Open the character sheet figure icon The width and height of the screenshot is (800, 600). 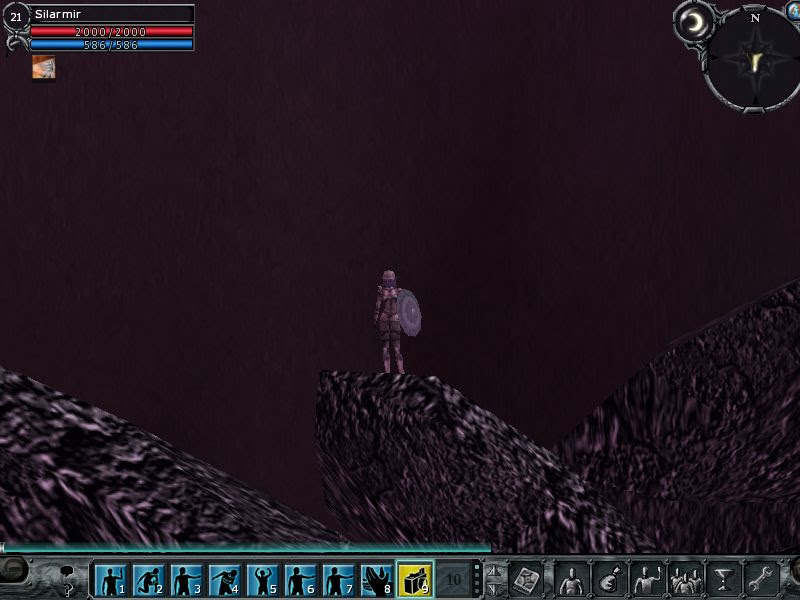coord(571,579)
